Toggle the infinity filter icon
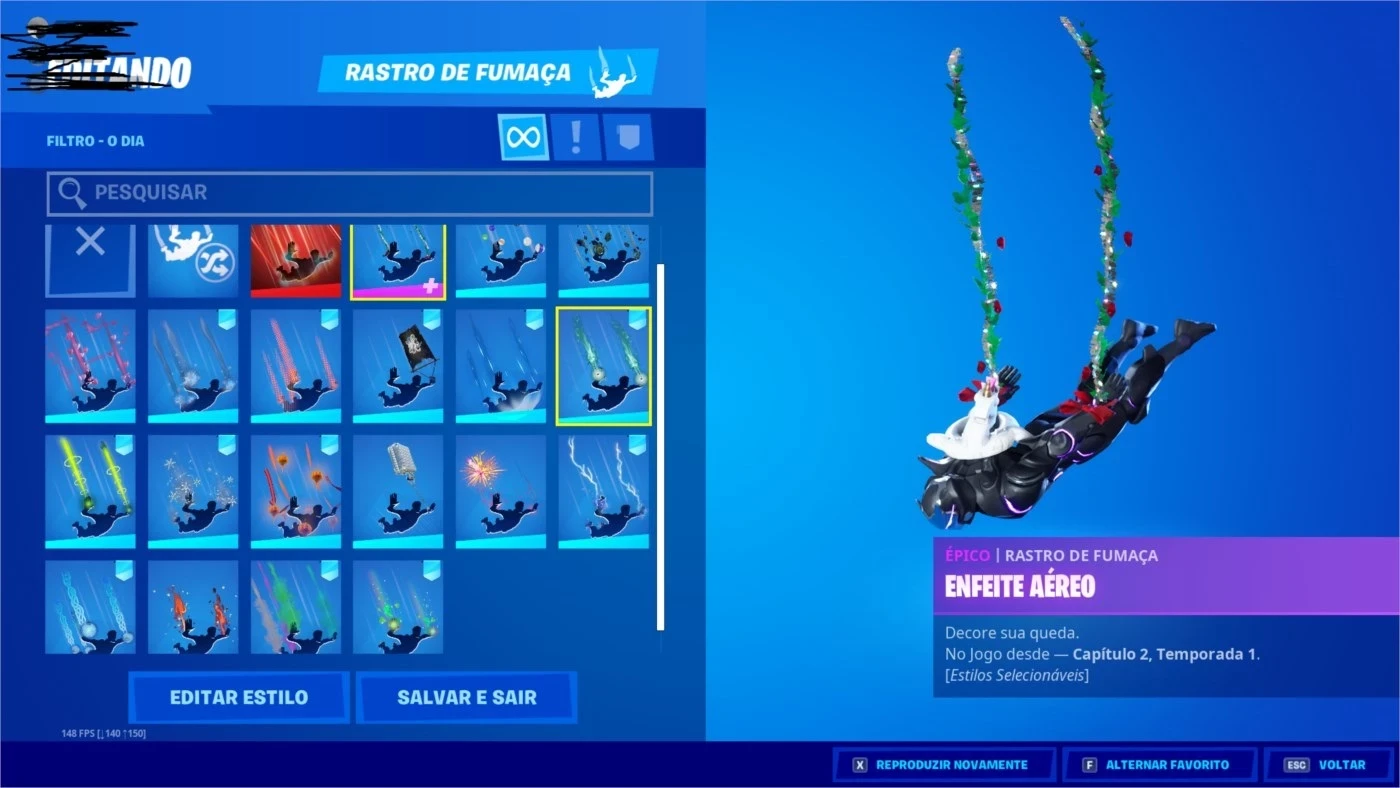The height and width of the screenshot is (788, 1400). [x=523, y=135]
